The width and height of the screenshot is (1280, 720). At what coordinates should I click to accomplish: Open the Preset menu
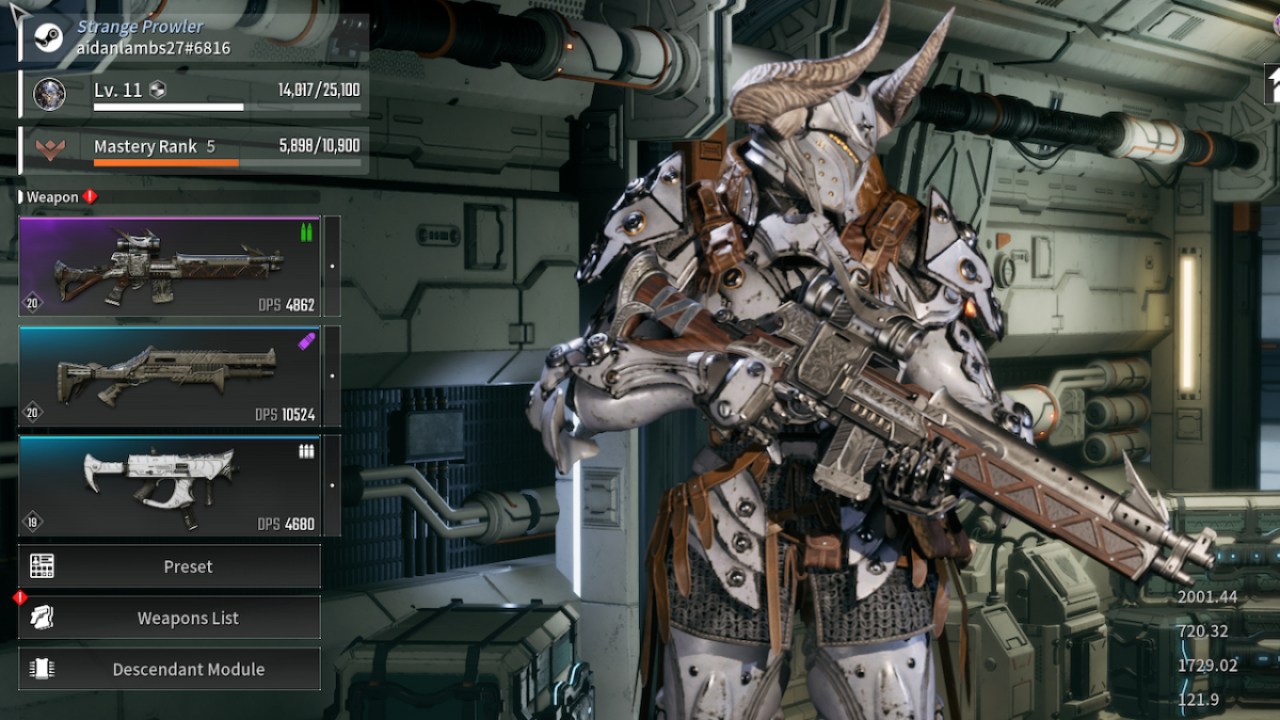tap(169, 566)
